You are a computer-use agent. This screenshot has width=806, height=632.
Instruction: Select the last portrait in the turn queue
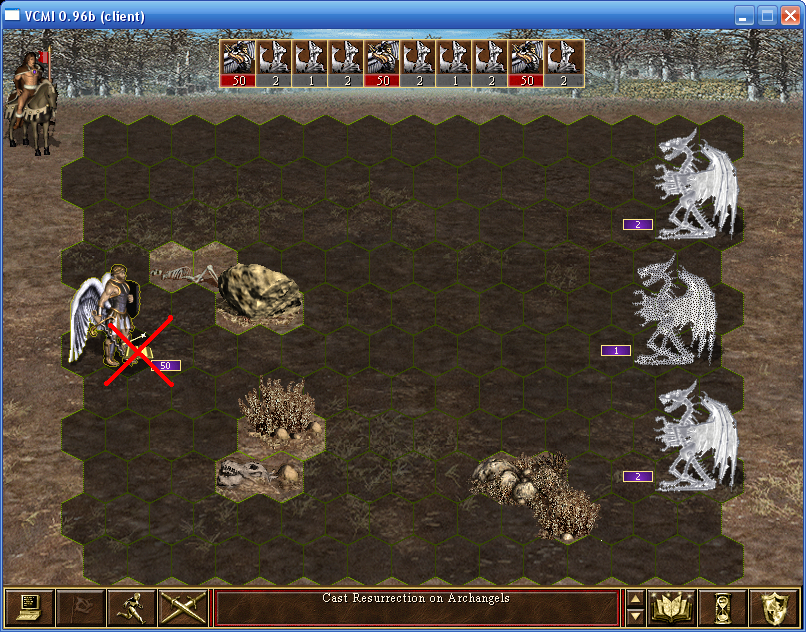coord(566,63)
